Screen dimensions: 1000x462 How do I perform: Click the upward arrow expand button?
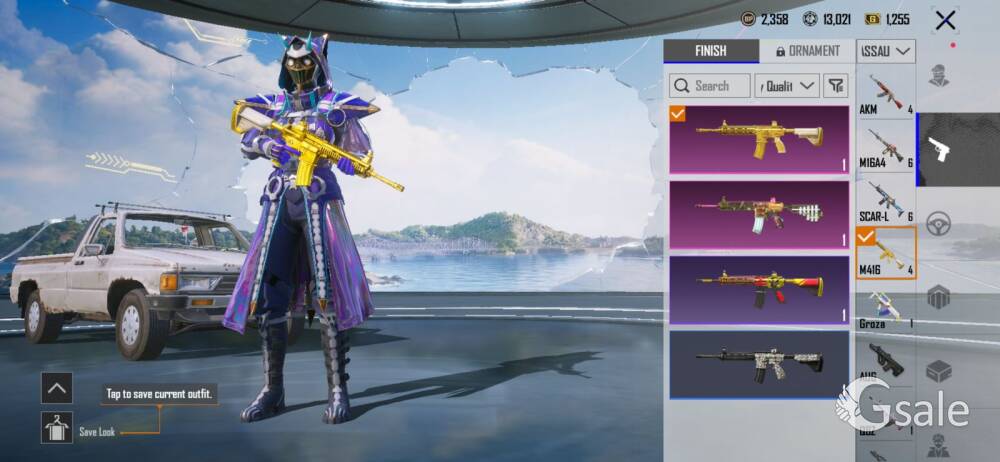[57, 387]
